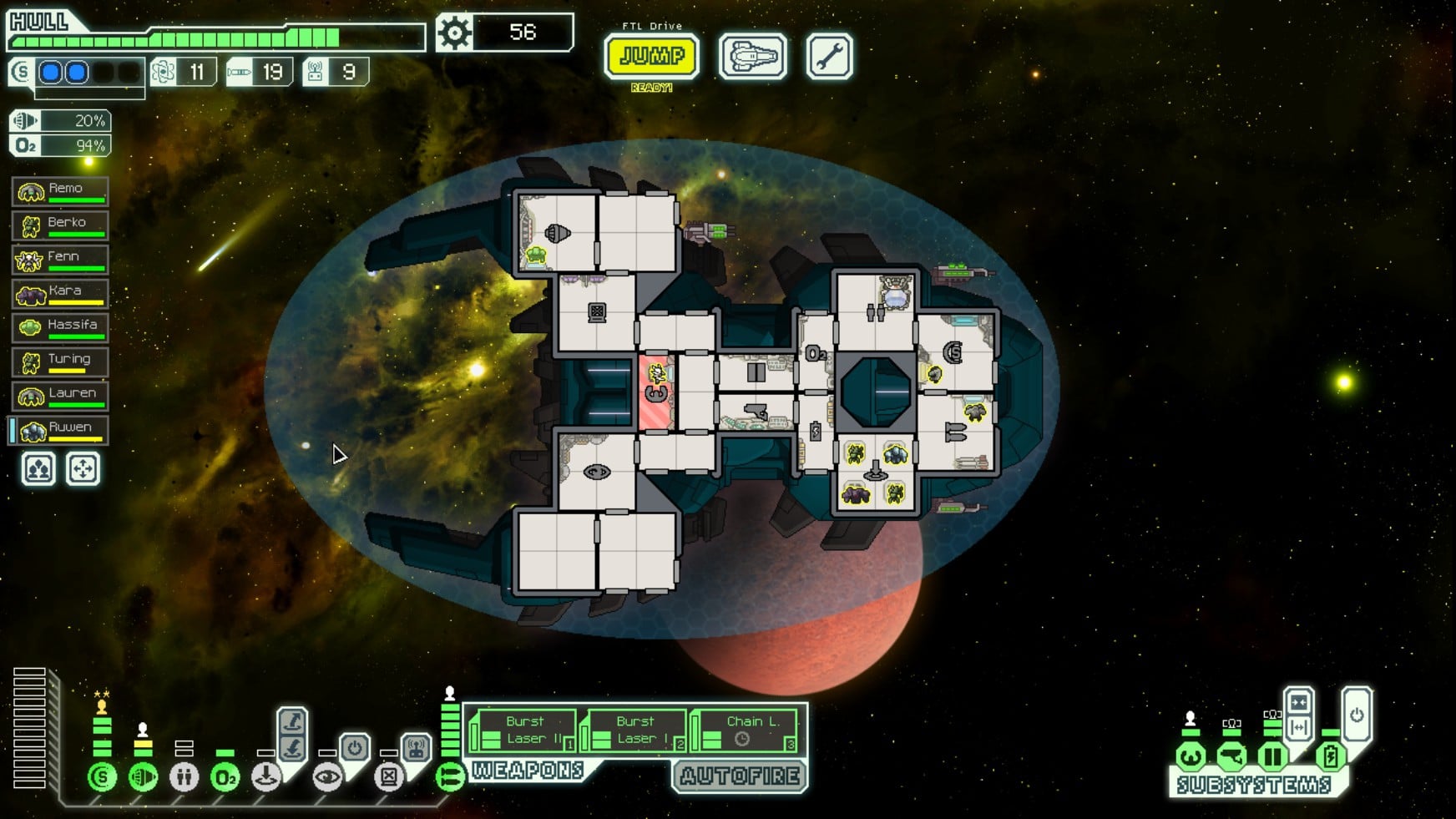The image size is (1456, 819).
Task: Select the Burst Laser II weapon
Action: [x=523, y=731]
